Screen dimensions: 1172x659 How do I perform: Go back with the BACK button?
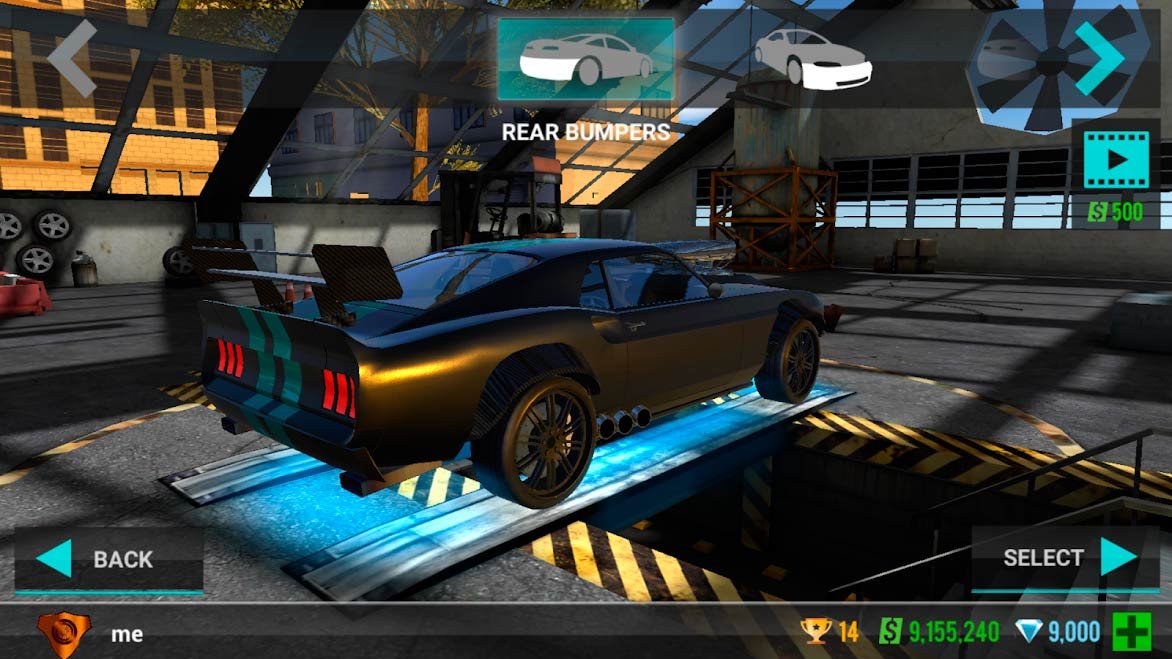pyautogui.click(x=108, y=559)
